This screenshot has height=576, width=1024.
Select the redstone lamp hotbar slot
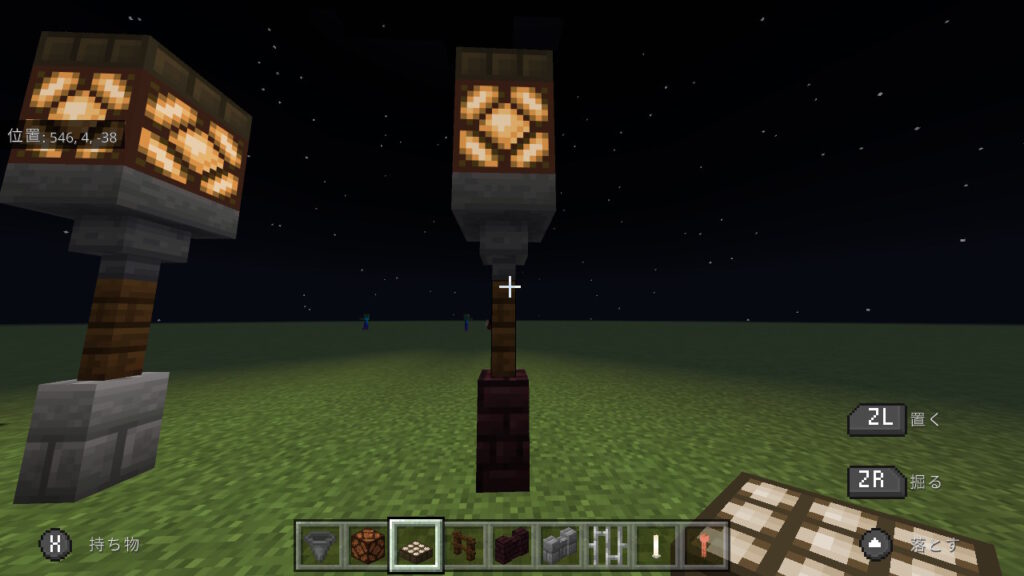366,546
